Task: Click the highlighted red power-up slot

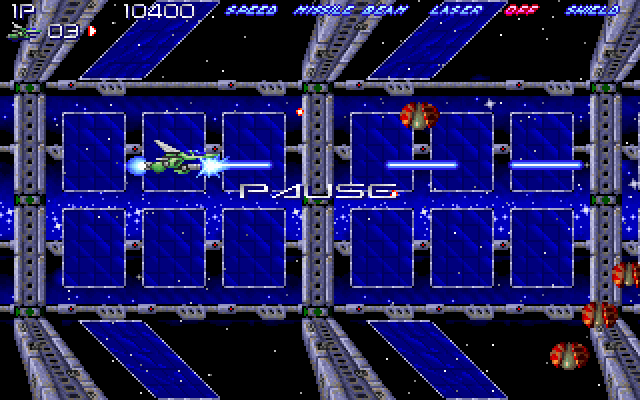Action: [523, 11]
